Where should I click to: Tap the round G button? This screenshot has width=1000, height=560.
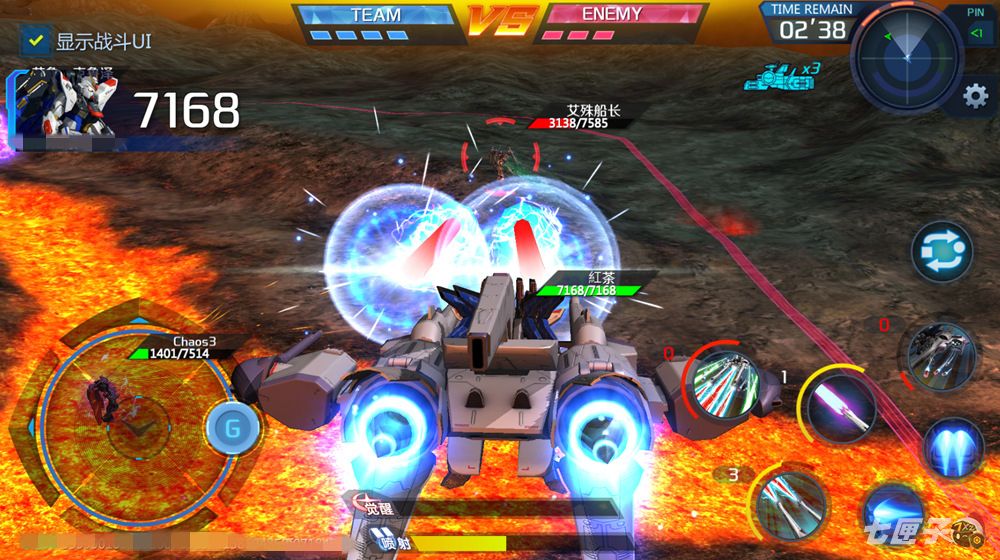(233, 428)
